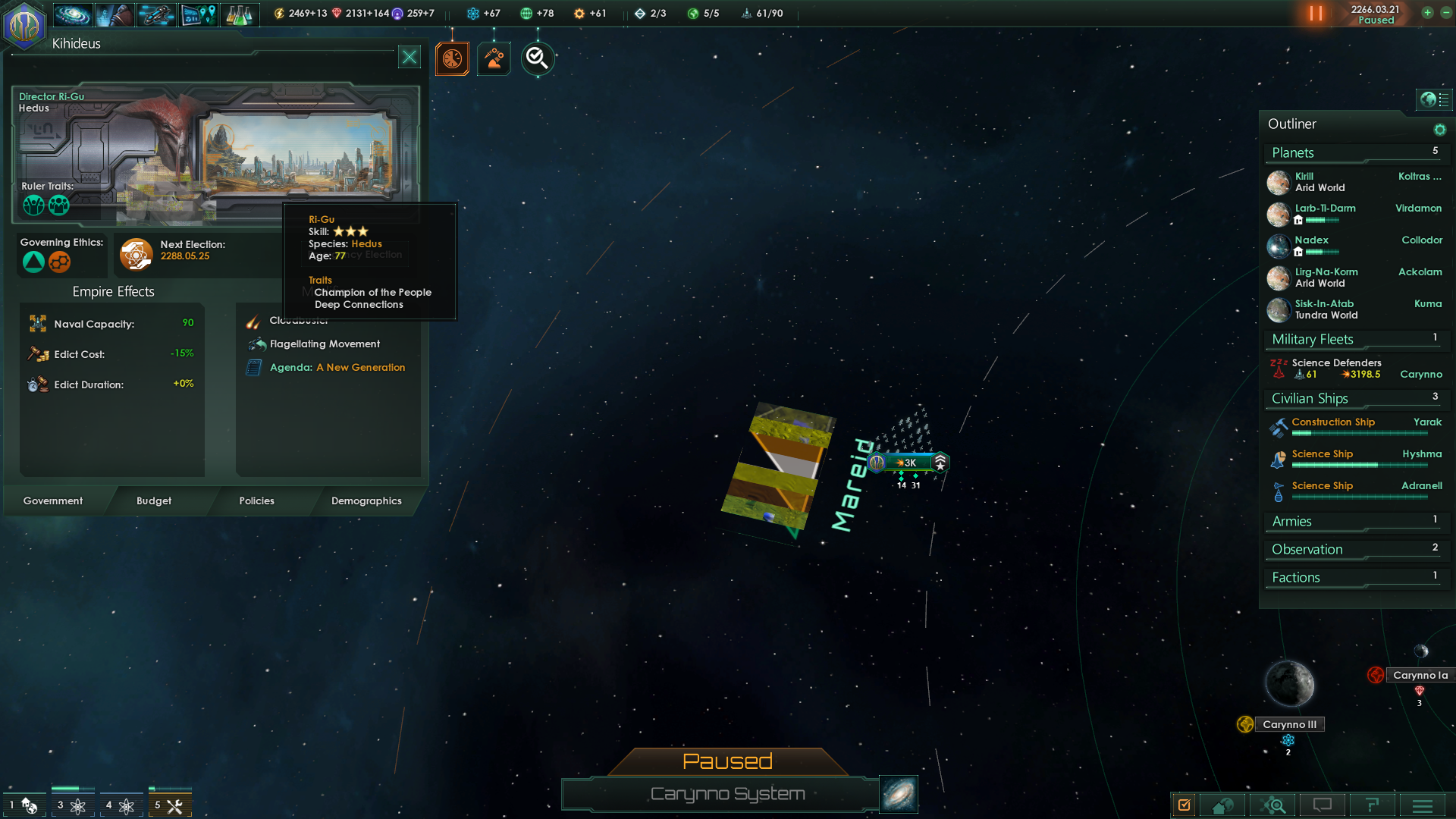Switch to the Demographics tab

(366, 500)
